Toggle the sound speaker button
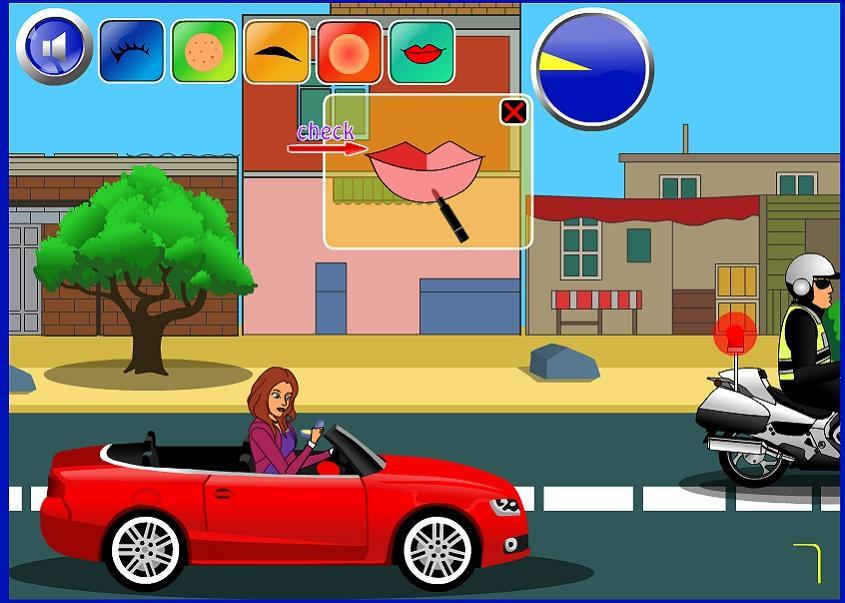 point(54,47)
